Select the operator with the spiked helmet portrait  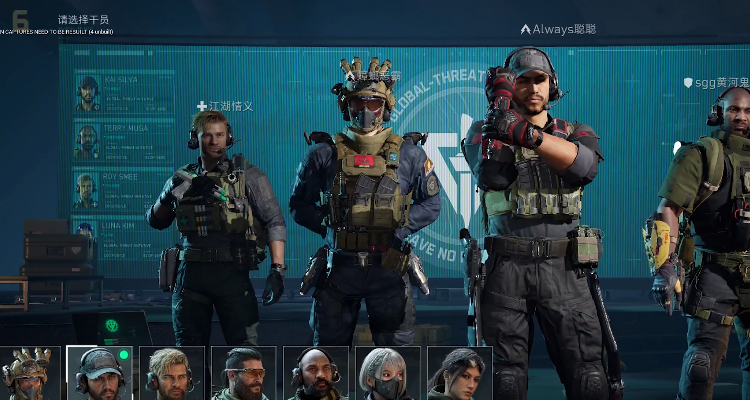coord(27,374)
